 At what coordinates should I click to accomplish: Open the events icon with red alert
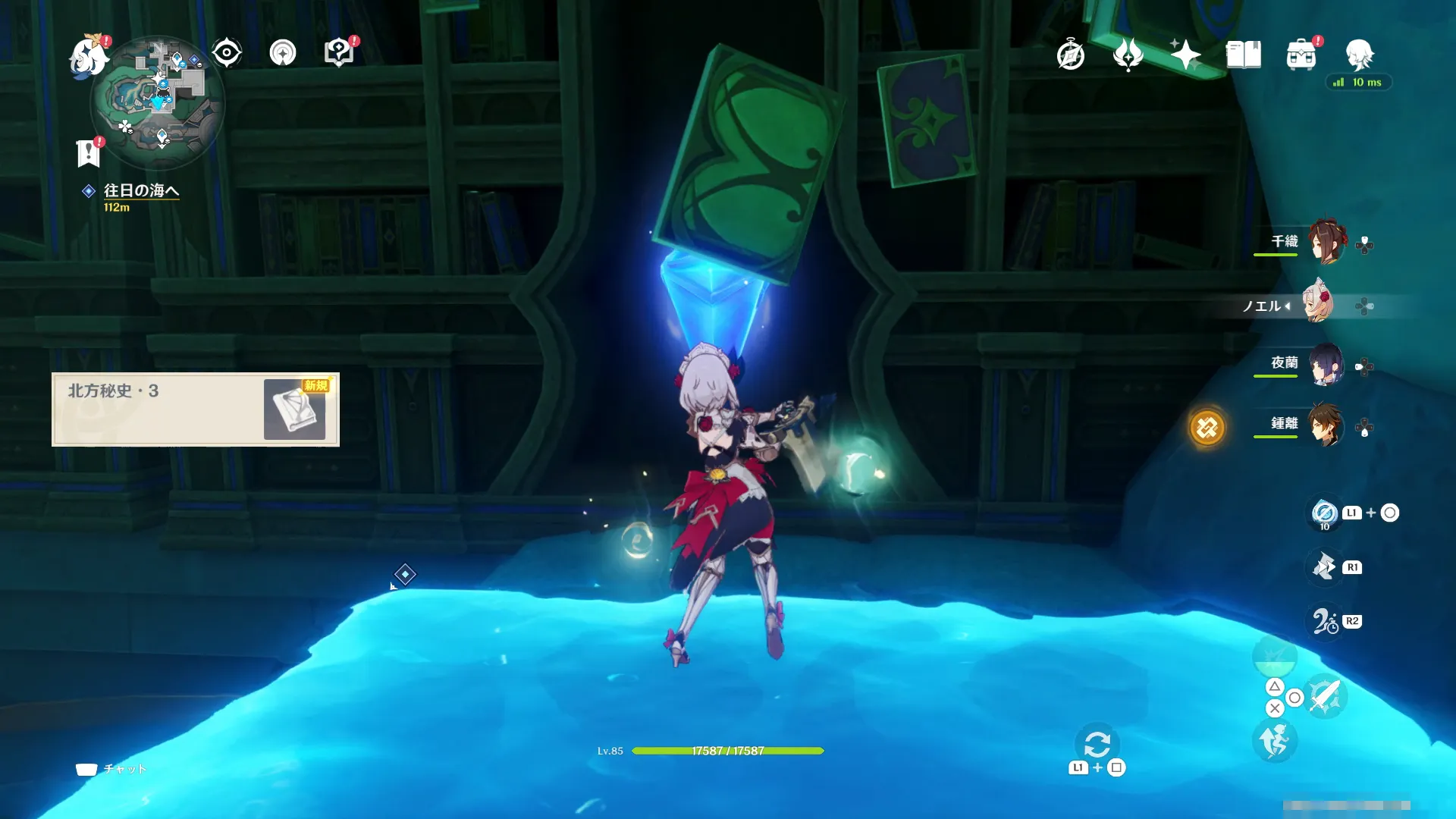click(339, 53)
